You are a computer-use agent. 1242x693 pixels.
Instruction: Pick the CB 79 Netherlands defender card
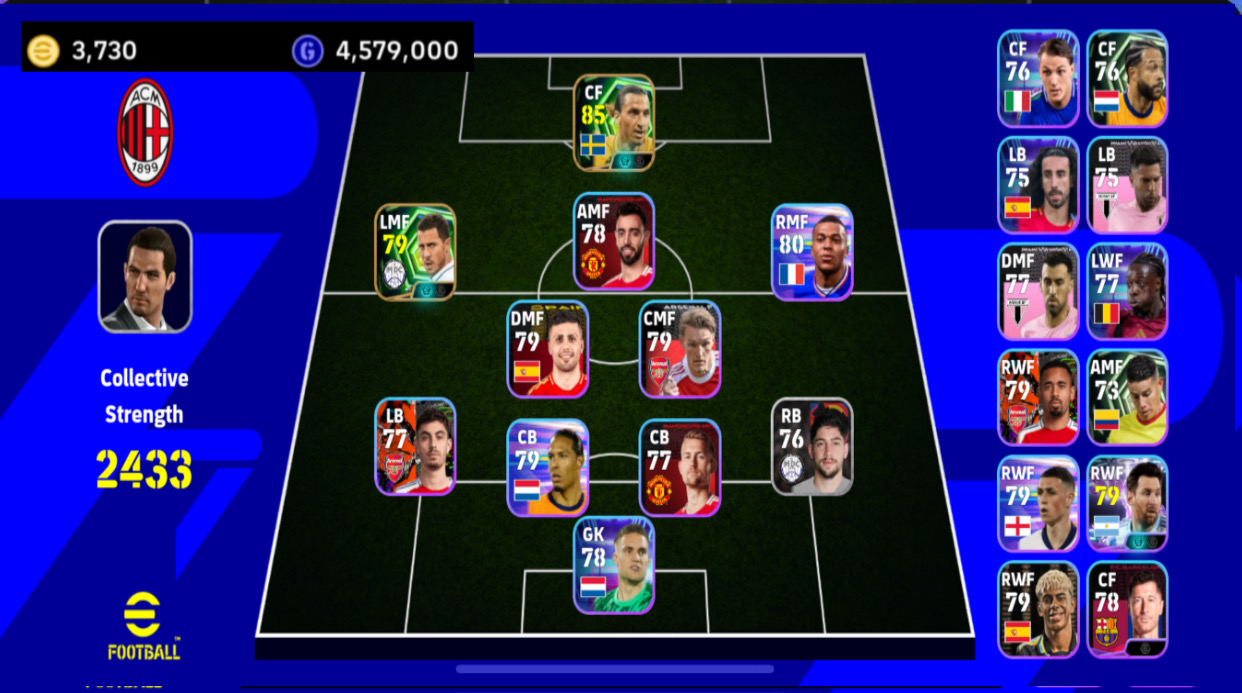coord(547,467)
